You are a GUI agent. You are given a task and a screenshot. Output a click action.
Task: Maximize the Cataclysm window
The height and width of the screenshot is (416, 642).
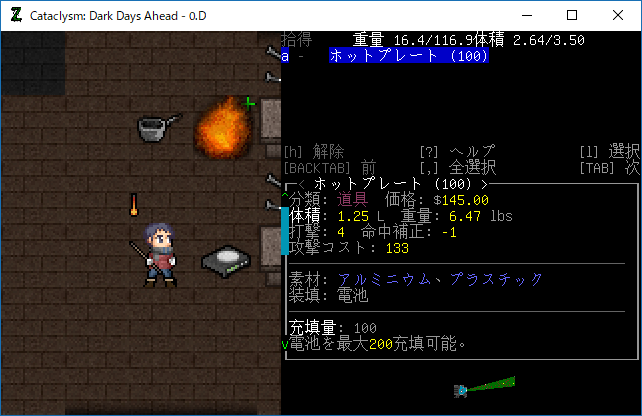pos(572,15)
